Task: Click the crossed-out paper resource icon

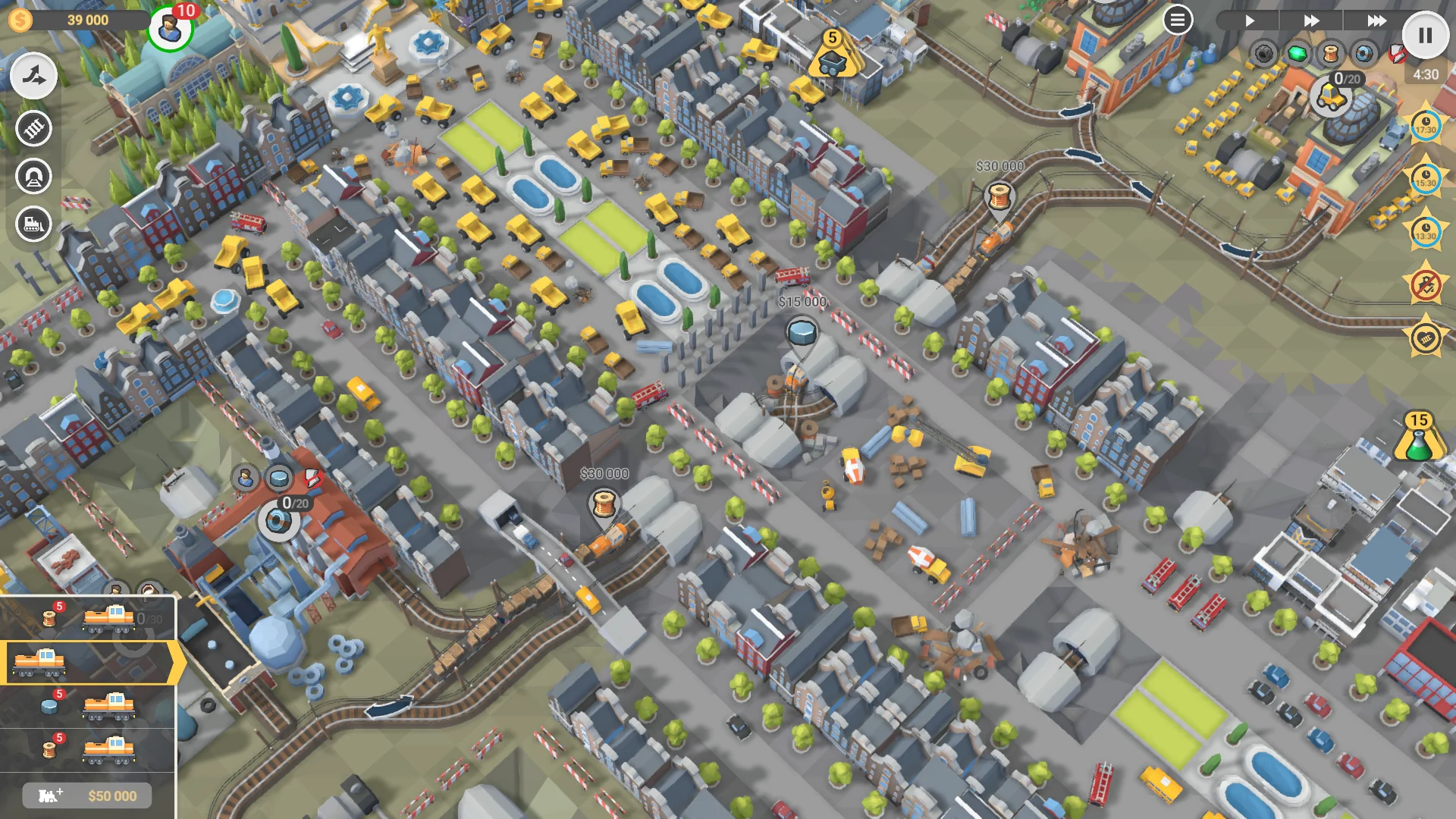Action: click(x=1398, y=54)
